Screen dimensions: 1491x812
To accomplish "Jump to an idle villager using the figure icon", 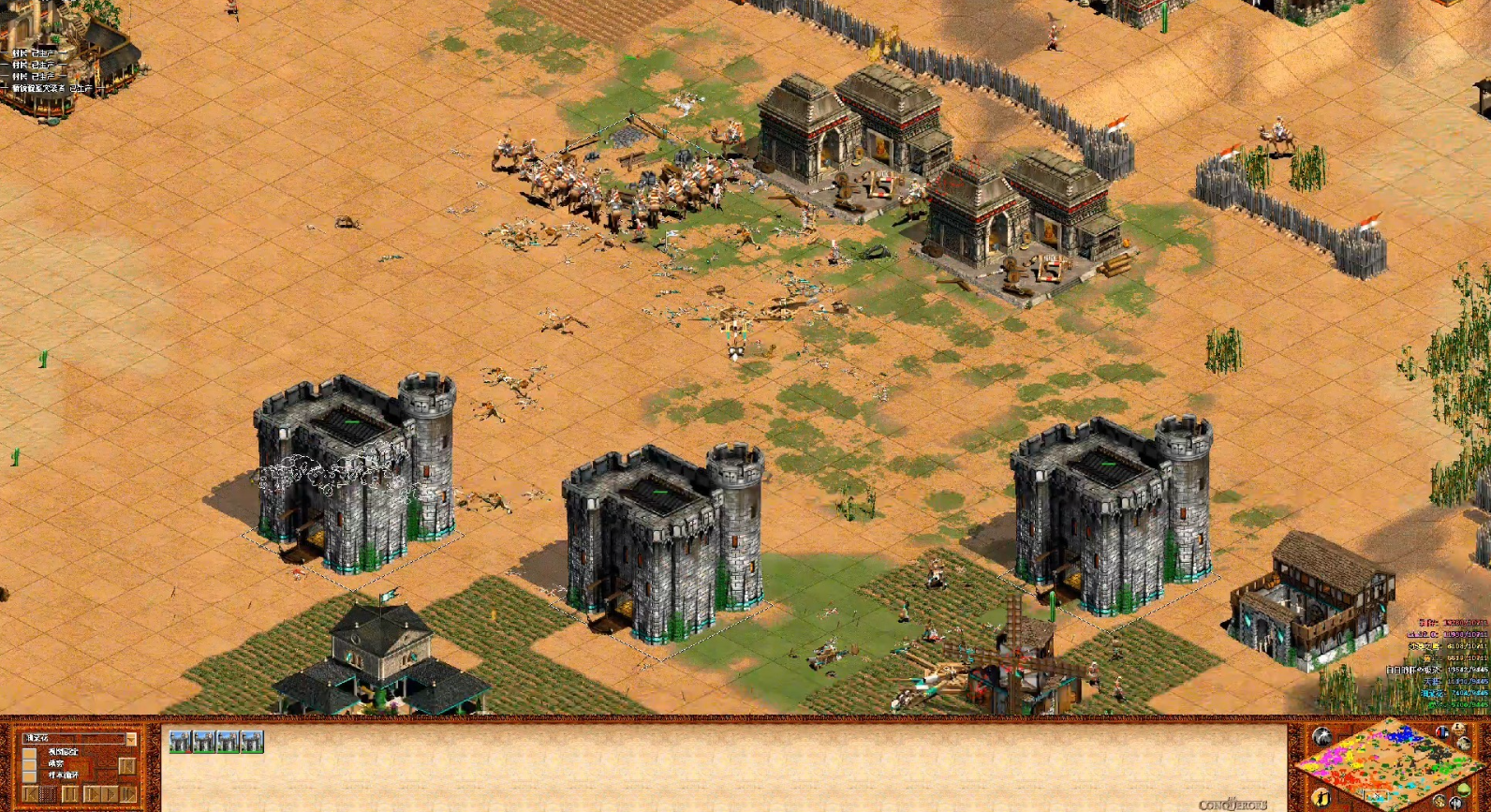I will click(1321, 797).
